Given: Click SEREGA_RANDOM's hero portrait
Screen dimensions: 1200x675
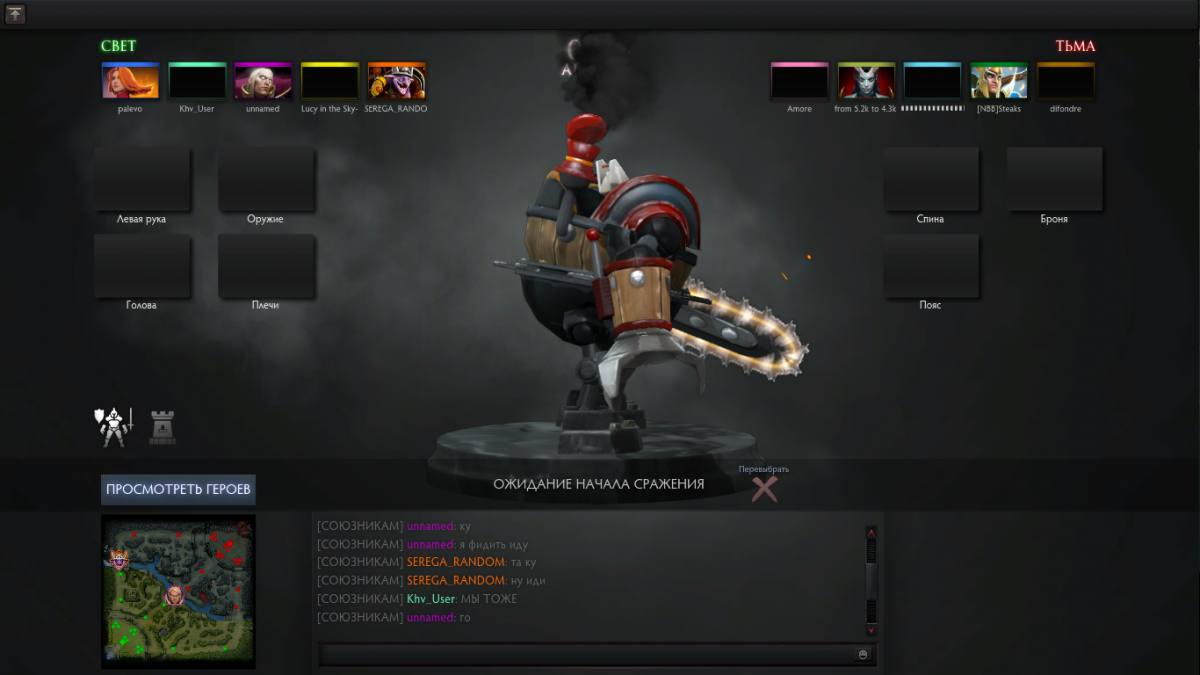Looking at the screenshot, I should click(396, 81).
